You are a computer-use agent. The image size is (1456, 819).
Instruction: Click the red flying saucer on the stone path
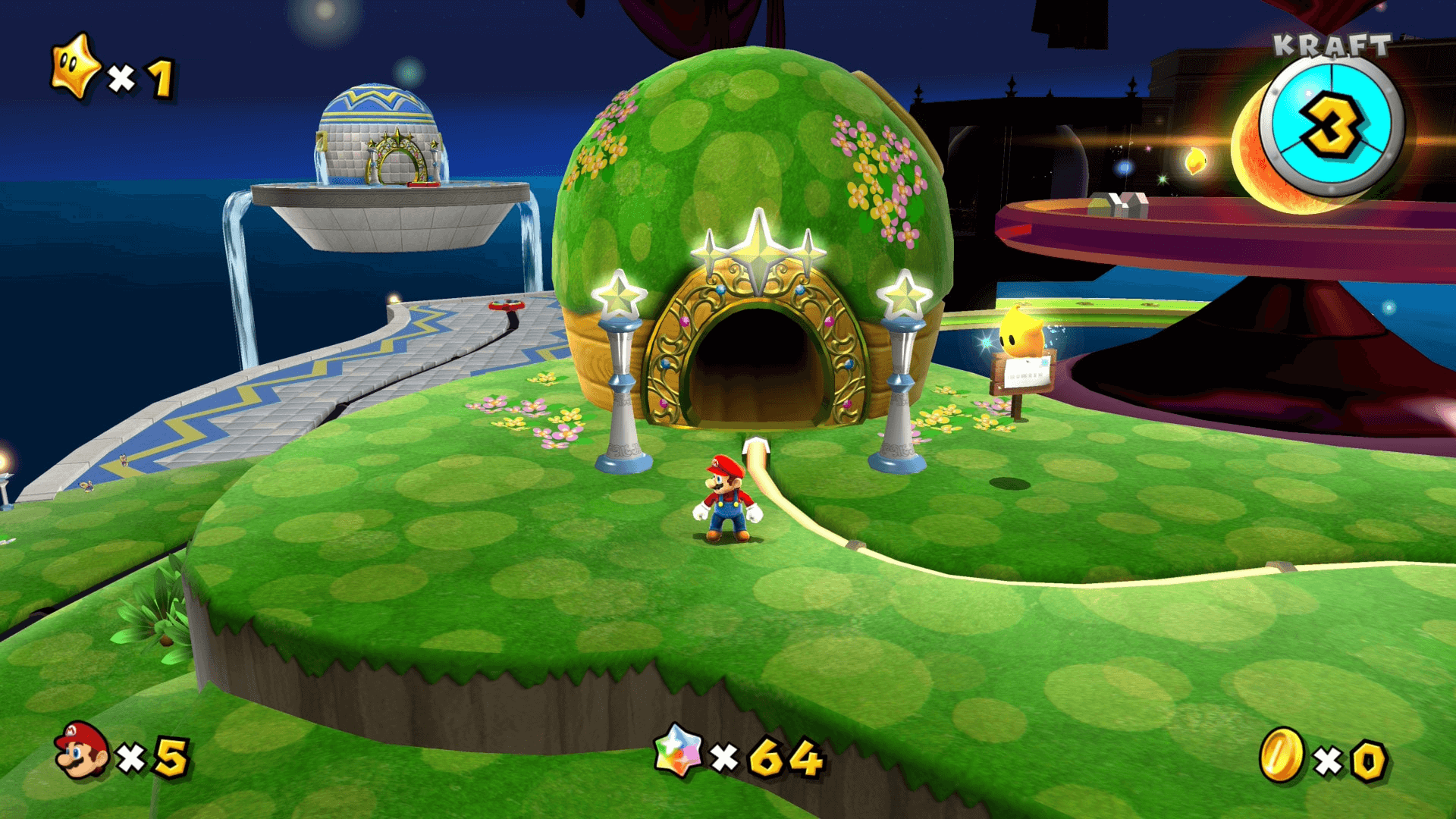click(508, 307)
